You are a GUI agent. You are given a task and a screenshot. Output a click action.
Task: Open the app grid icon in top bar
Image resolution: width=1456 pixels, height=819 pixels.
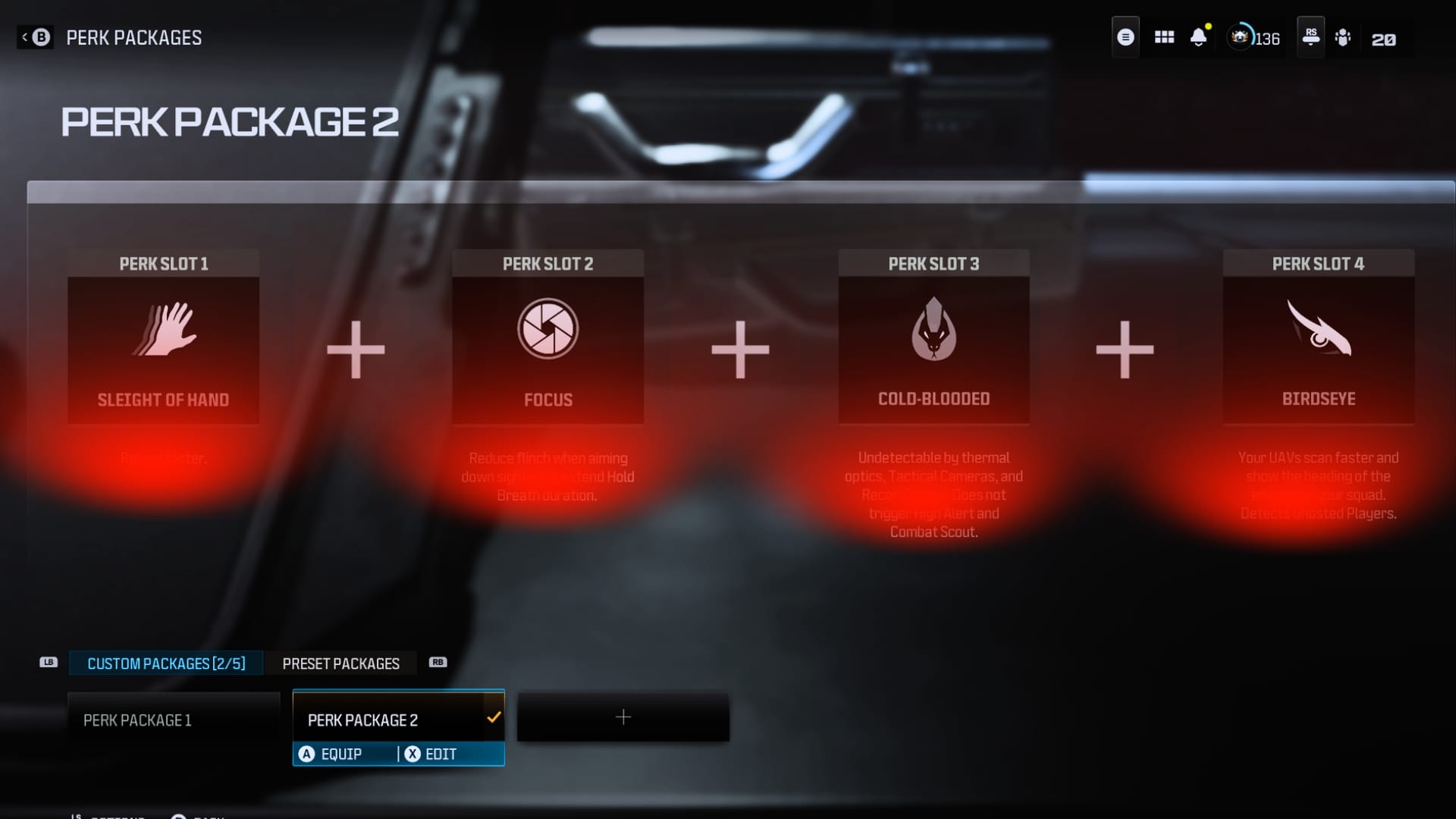tap(1163, 36)
